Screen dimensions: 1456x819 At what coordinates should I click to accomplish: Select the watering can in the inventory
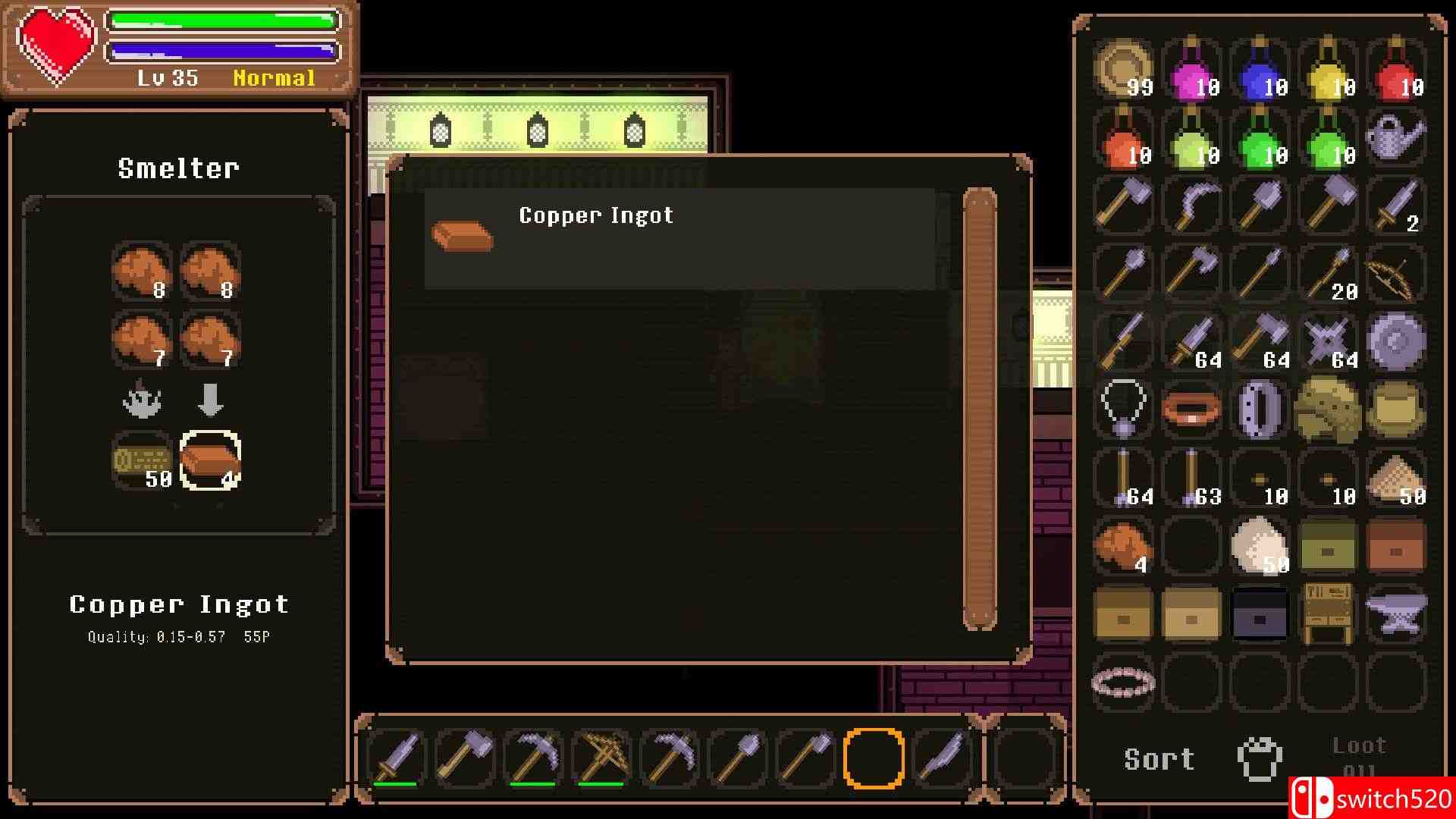tap(1395, 136)
